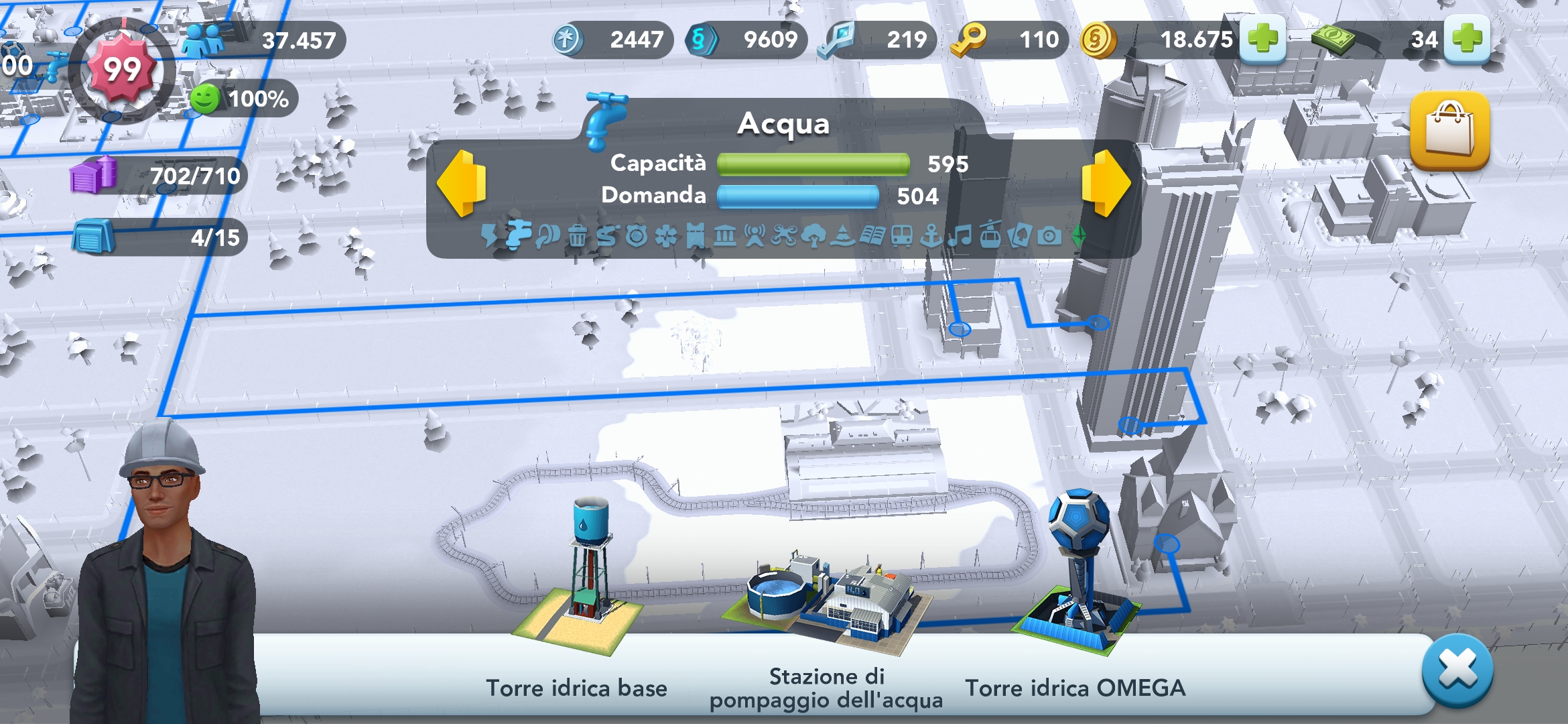Add more Simoleon coins with the plus button
Screen dimensions: 1568x724
(x=1262, y=39)
